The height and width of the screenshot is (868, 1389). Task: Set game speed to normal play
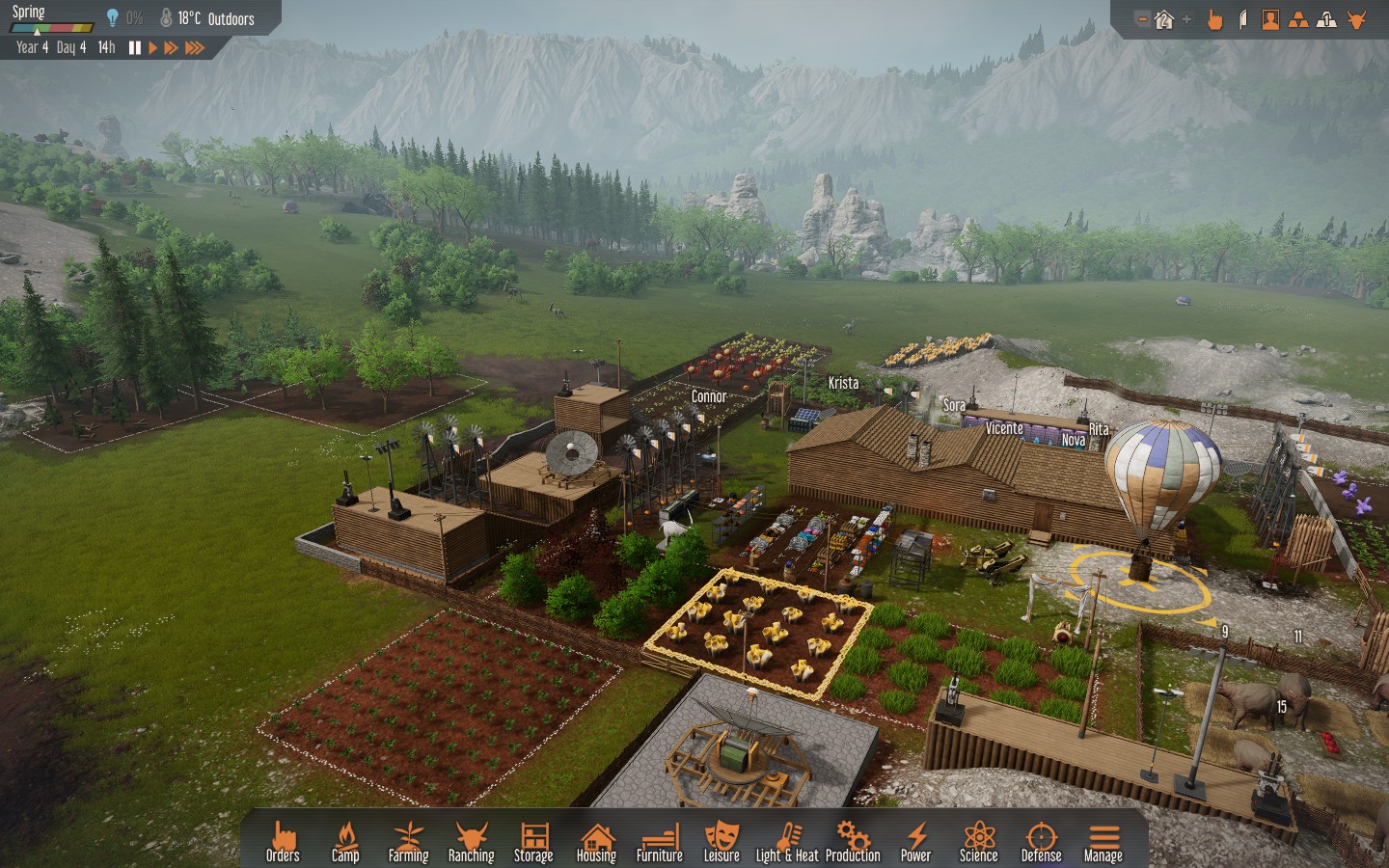[x=152, y=47]
